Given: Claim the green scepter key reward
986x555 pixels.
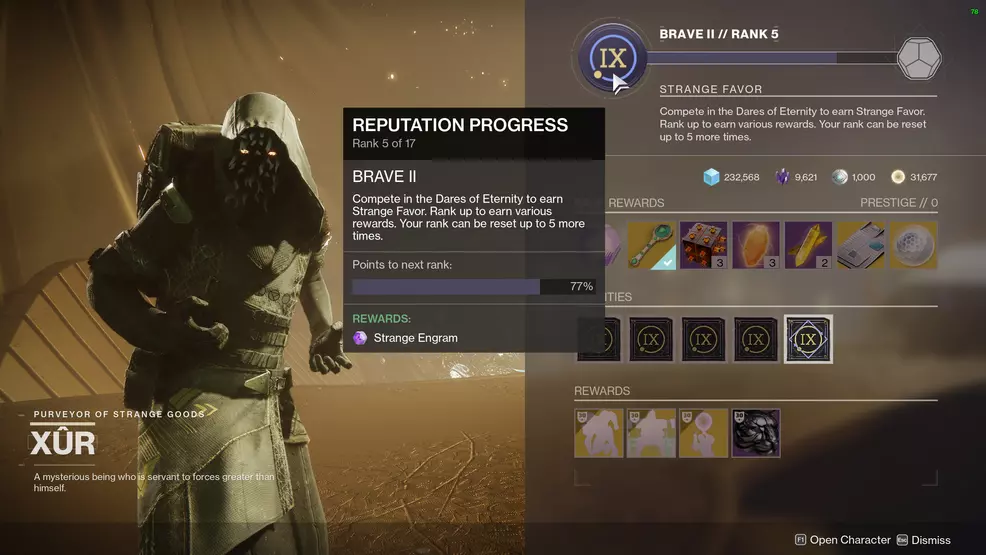Looking at the screenshot, I should [x=652, y=245].
